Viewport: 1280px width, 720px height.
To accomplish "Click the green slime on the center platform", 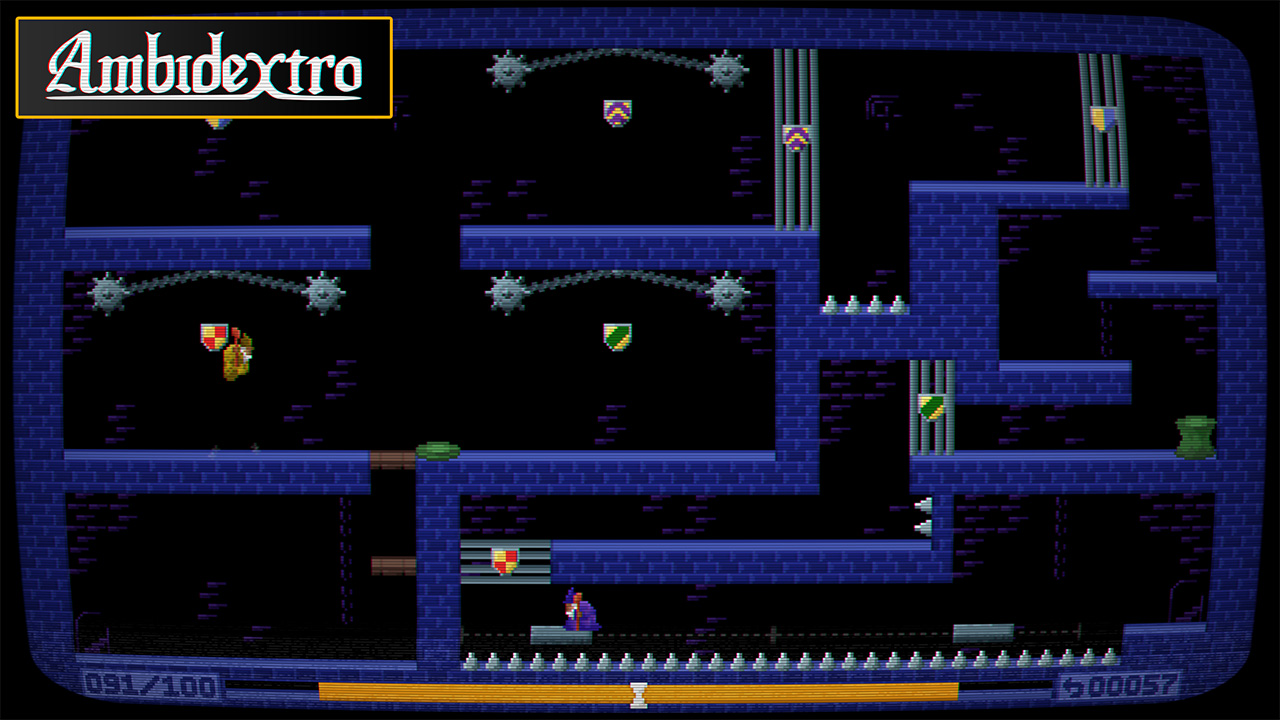I will click(x=436, y=449).
